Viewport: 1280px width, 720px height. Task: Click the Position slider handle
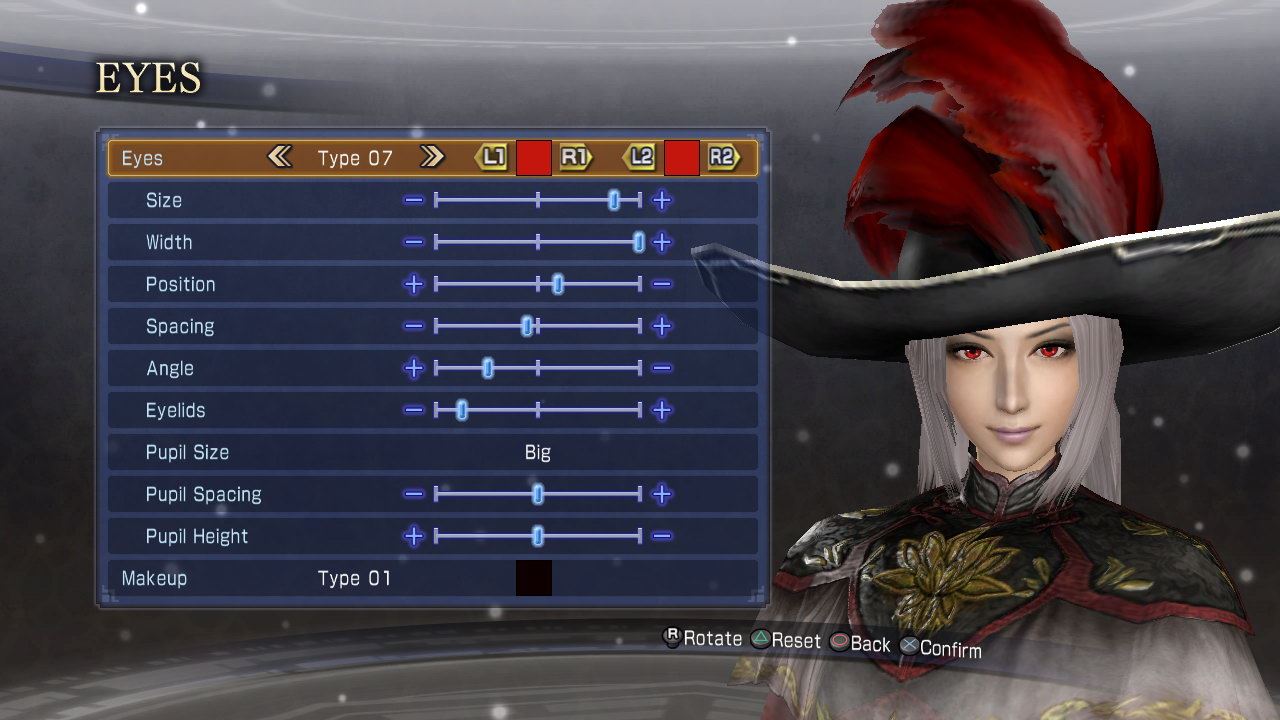[x=558, y=284]
